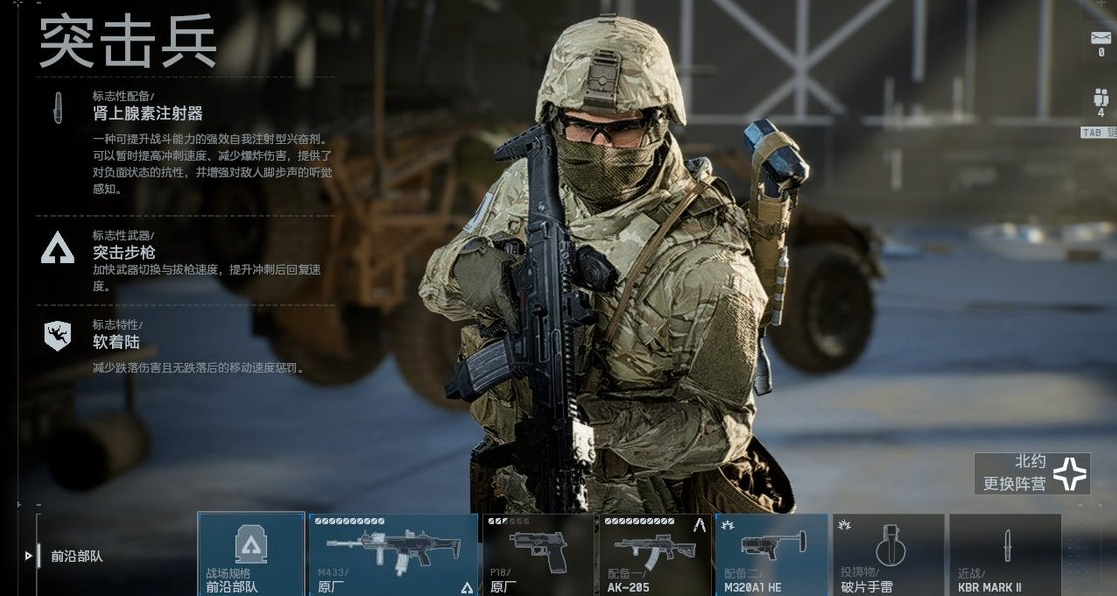This screenshot has height=596, width=1117.
Task: Open the mail envelope icon
Action: [1100, 39]
